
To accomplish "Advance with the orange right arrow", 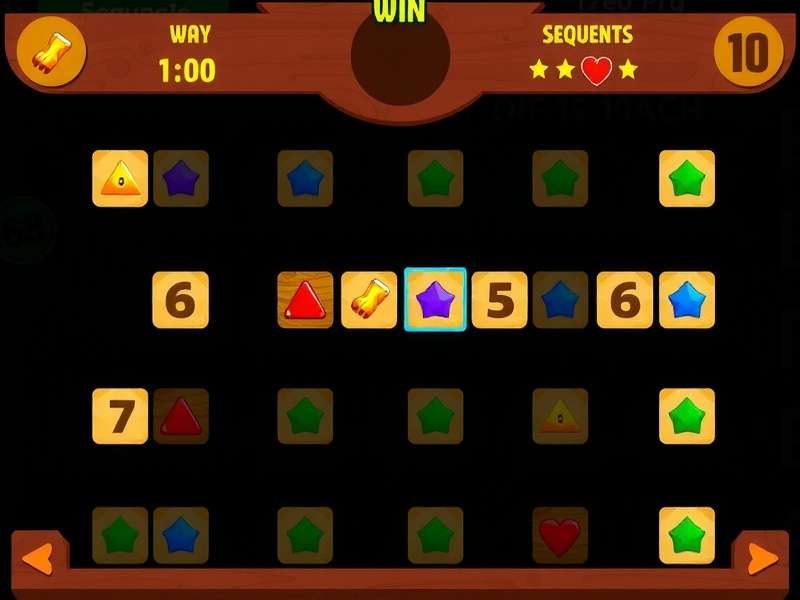I will tap(762, 559).
